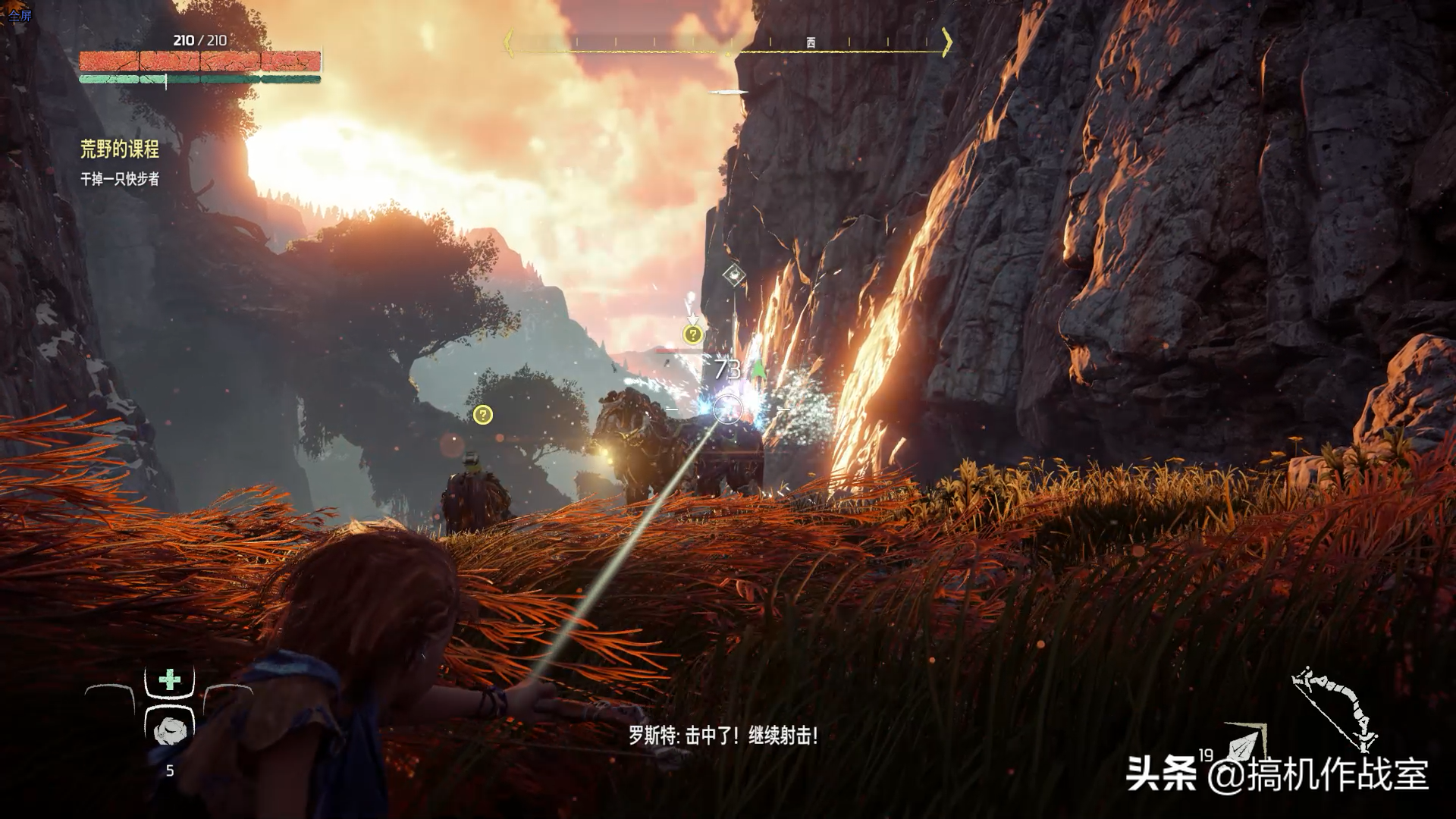Open the 荒野的课程 quest tracker title
Image resolution: width=1456 pixels, height=819 pixels.
(x=120, y=149)
